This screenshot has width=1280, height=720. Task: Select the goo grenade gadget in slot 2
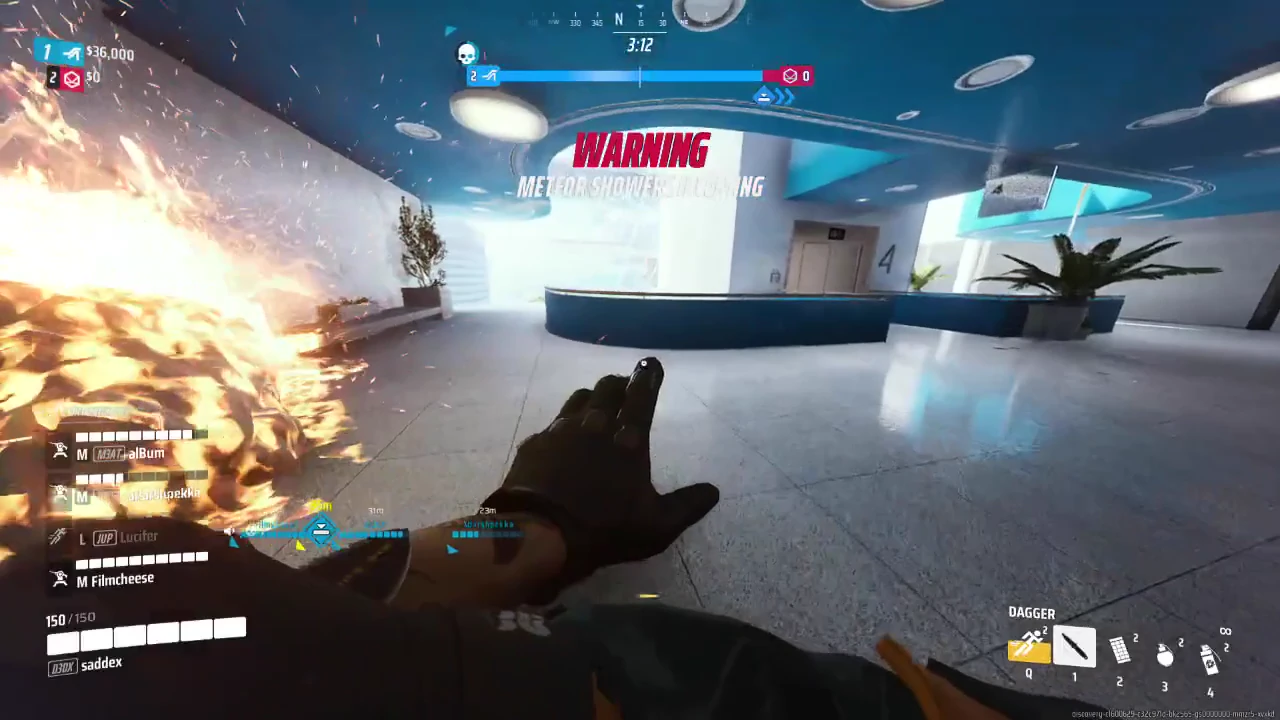1120,652
